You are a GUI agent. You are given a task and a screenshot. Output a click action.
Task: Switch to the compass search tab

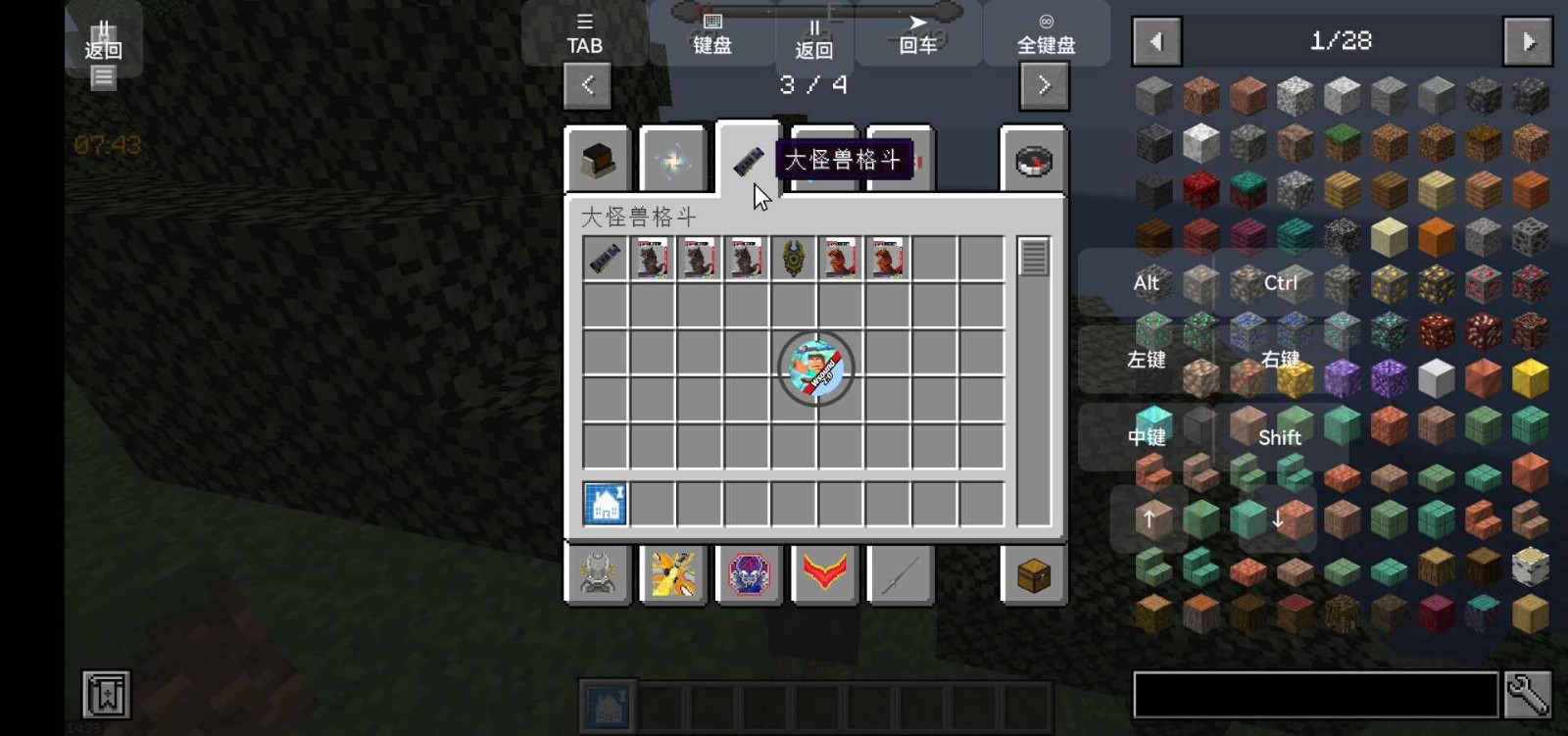(1033, 160)
